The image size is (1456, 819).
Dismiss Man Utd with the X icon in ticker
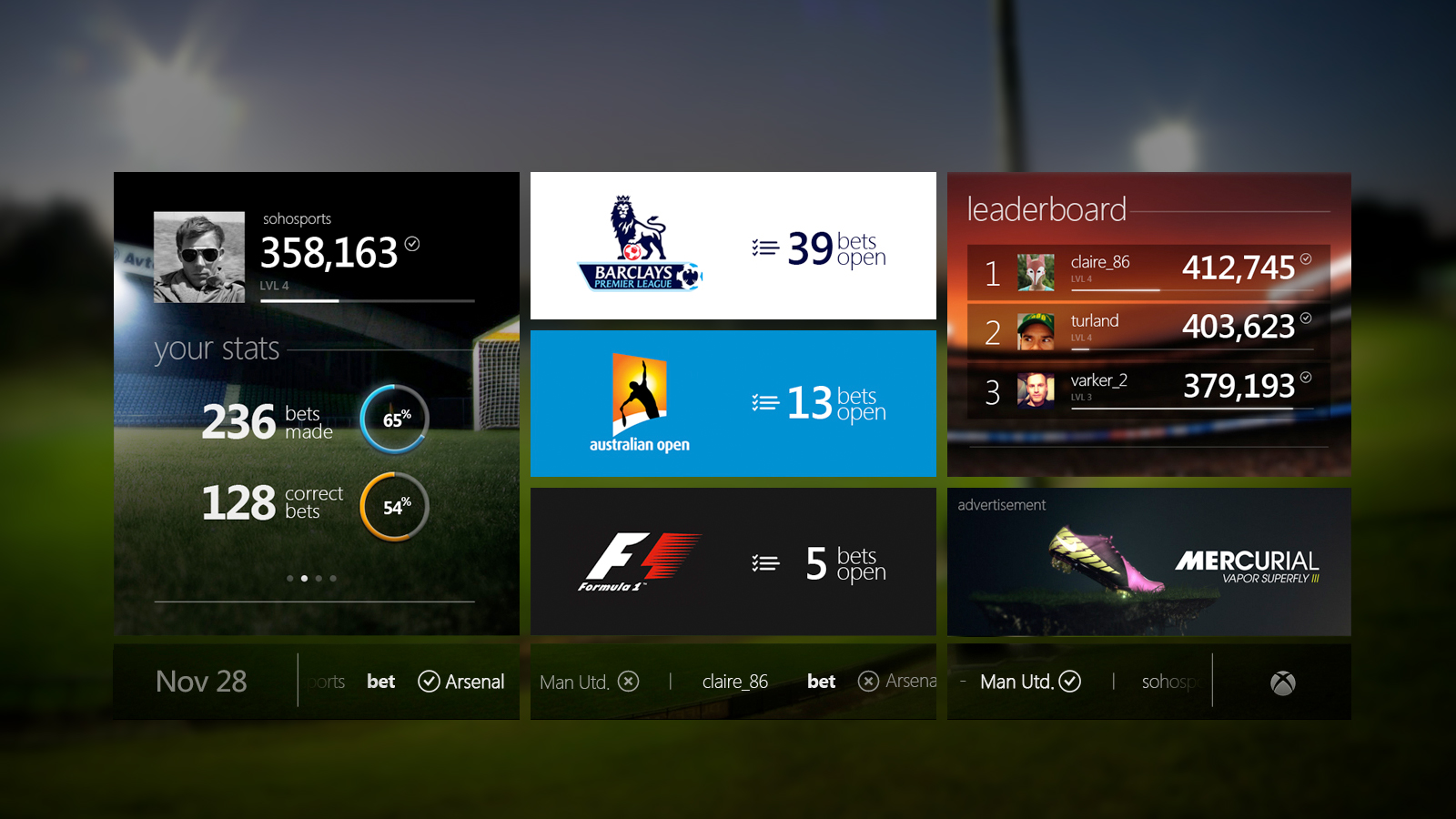(x=630, y=681)
